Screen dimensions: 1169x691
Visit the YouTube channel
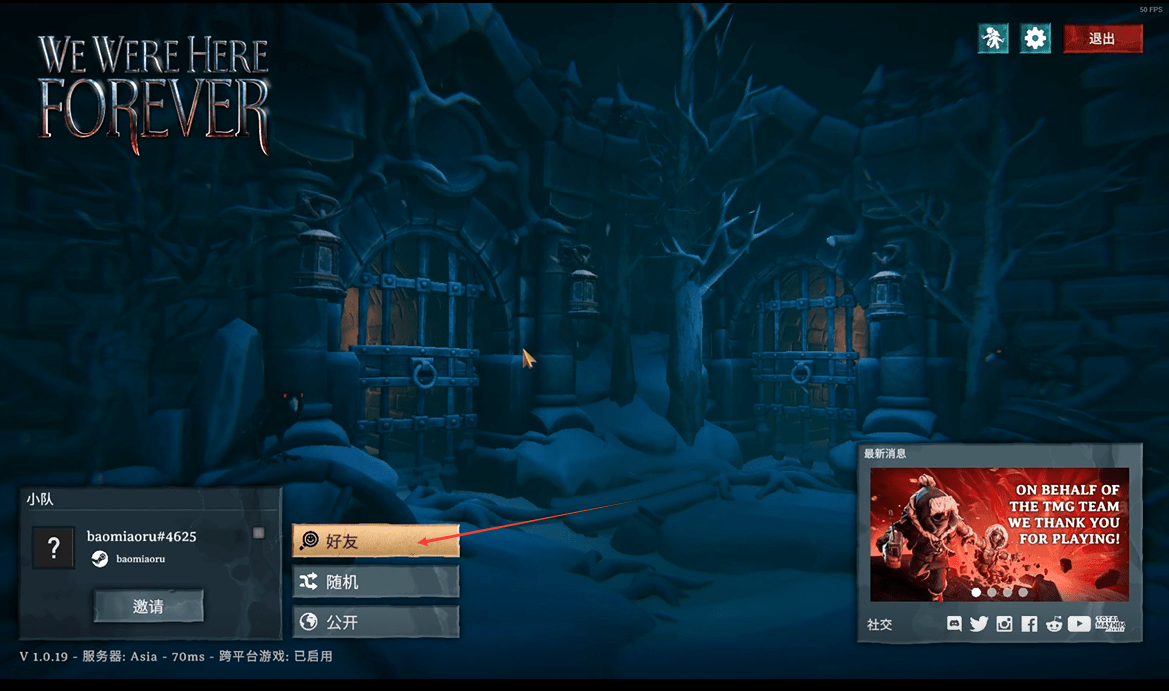point(1079,624)
